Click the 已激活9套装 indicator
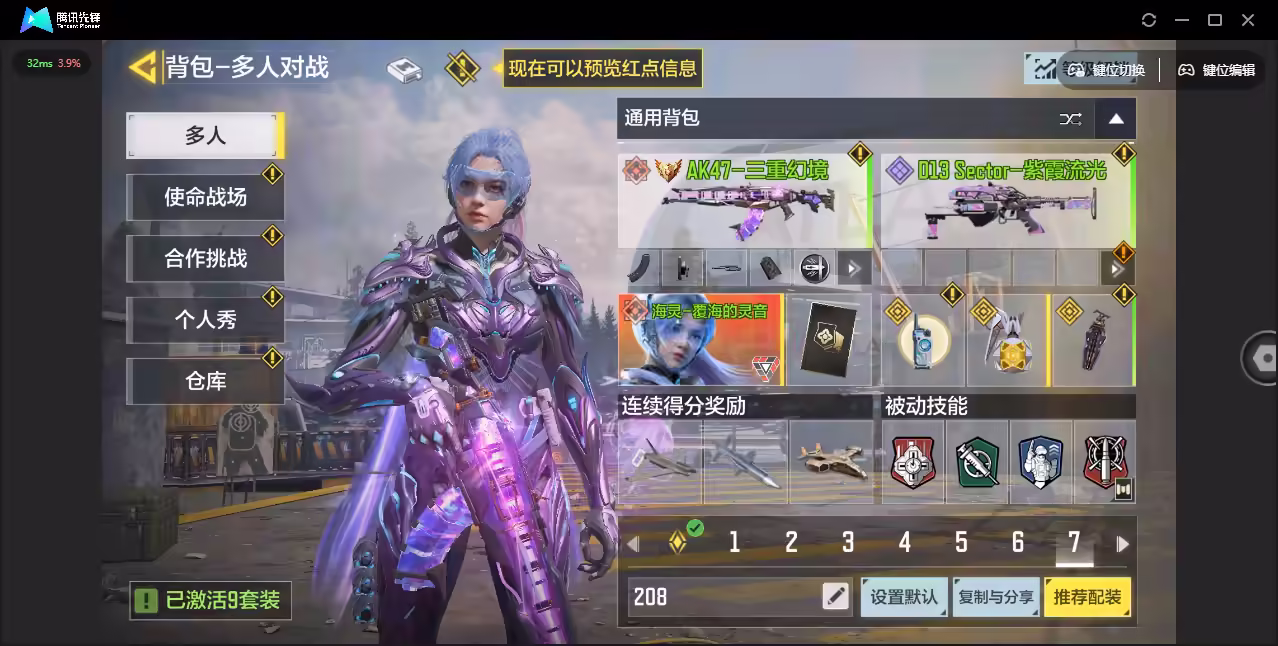 (x=211, y=600)
